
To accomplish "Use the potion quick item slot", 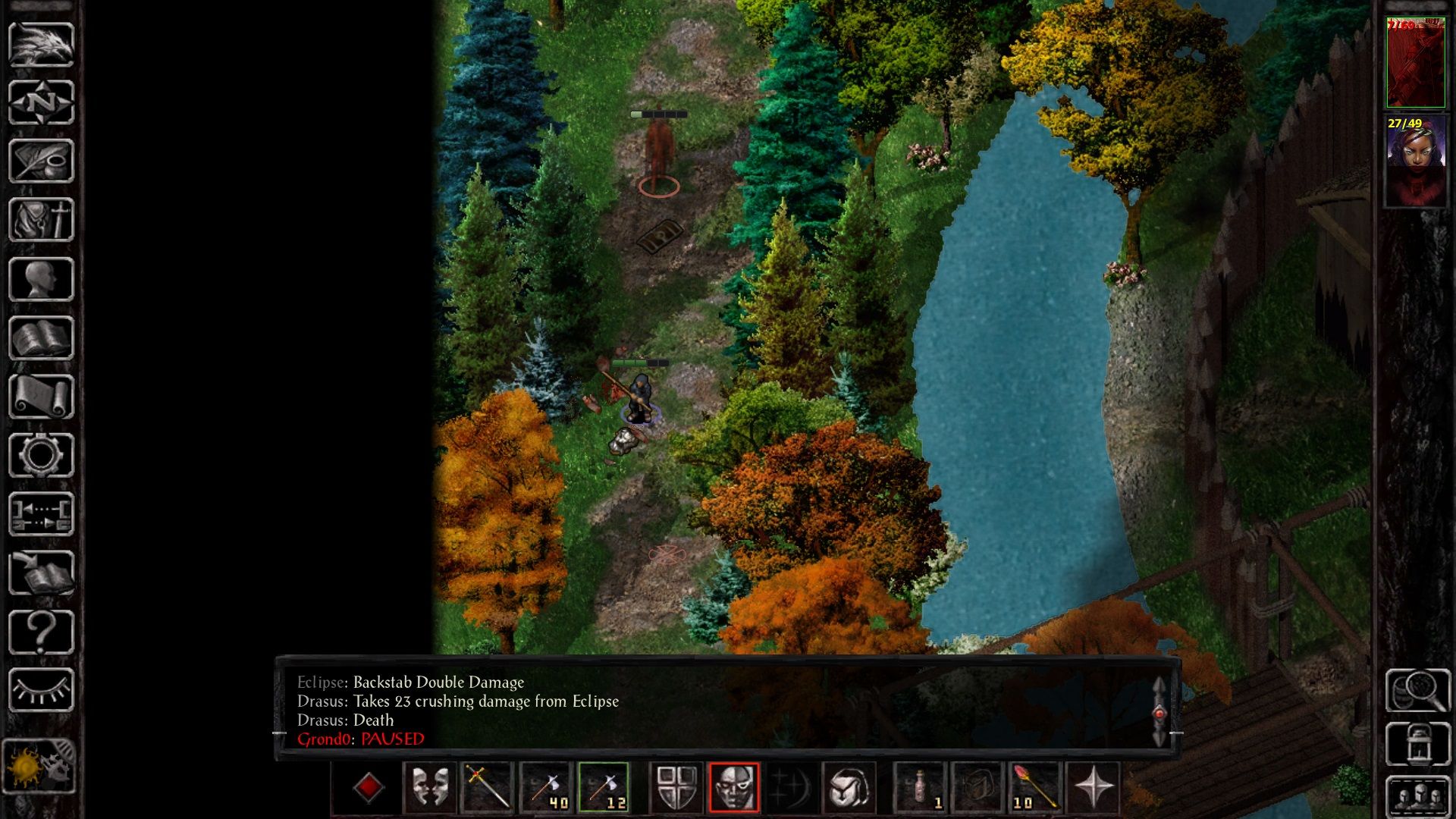I will [x=921, y=787].
